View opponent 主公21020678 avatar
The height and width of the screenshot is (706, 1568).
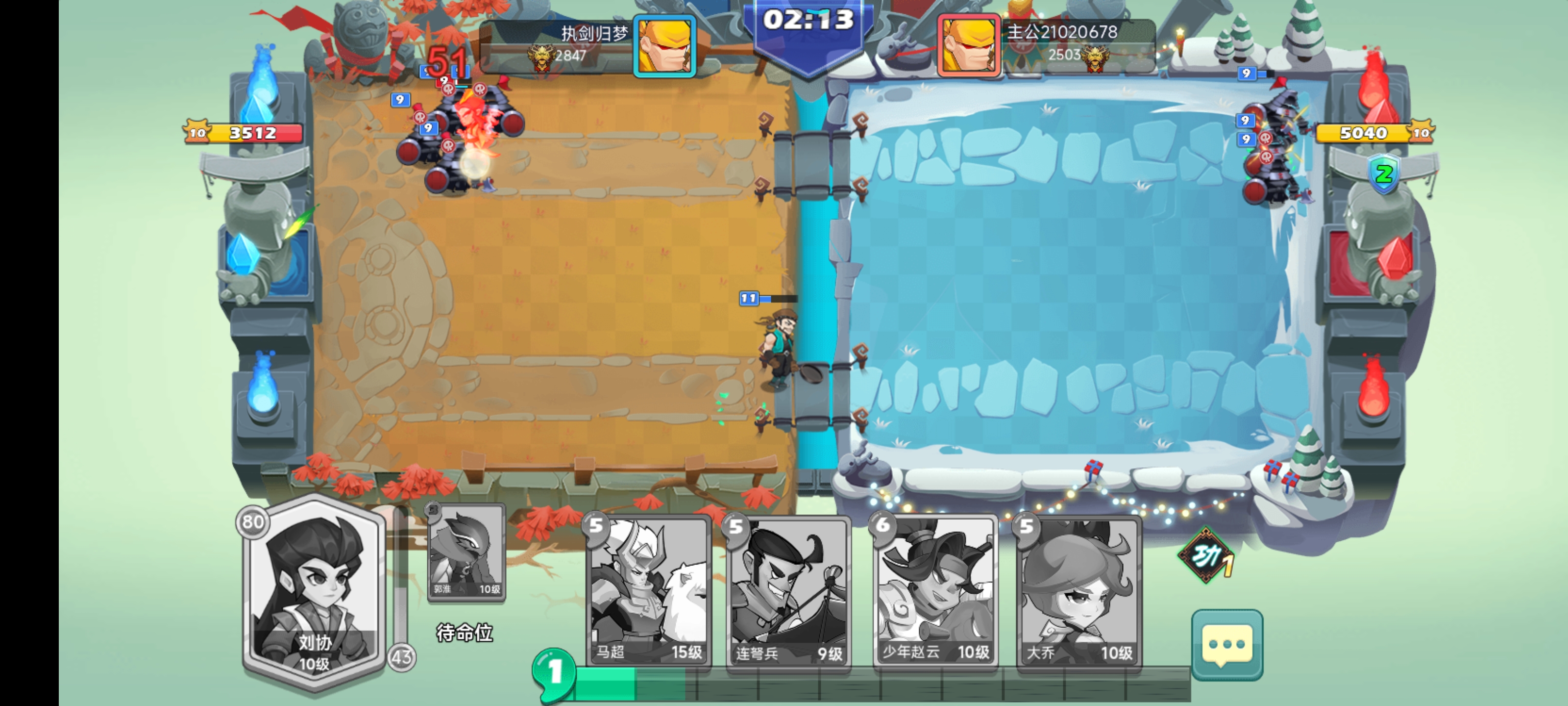click(969, 45)
